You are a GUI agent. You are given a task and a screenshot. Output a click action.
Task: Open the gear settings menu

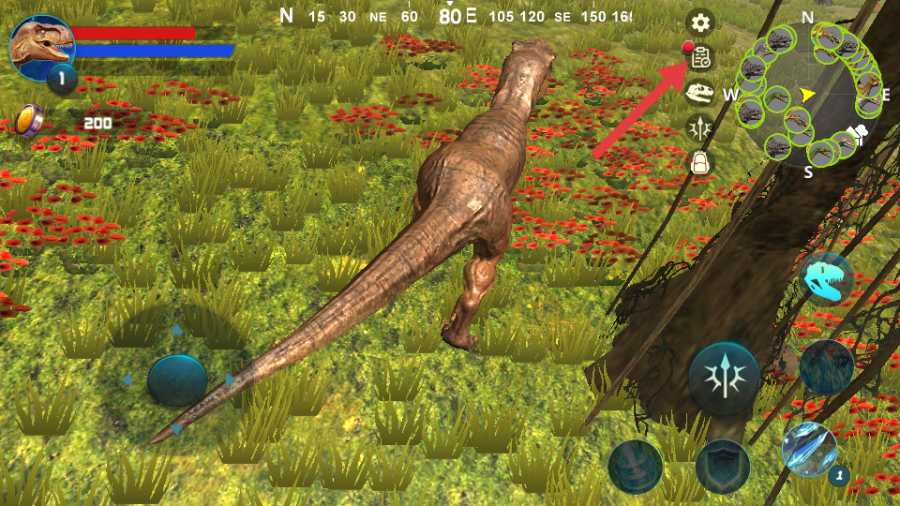(x=700, y=22)
